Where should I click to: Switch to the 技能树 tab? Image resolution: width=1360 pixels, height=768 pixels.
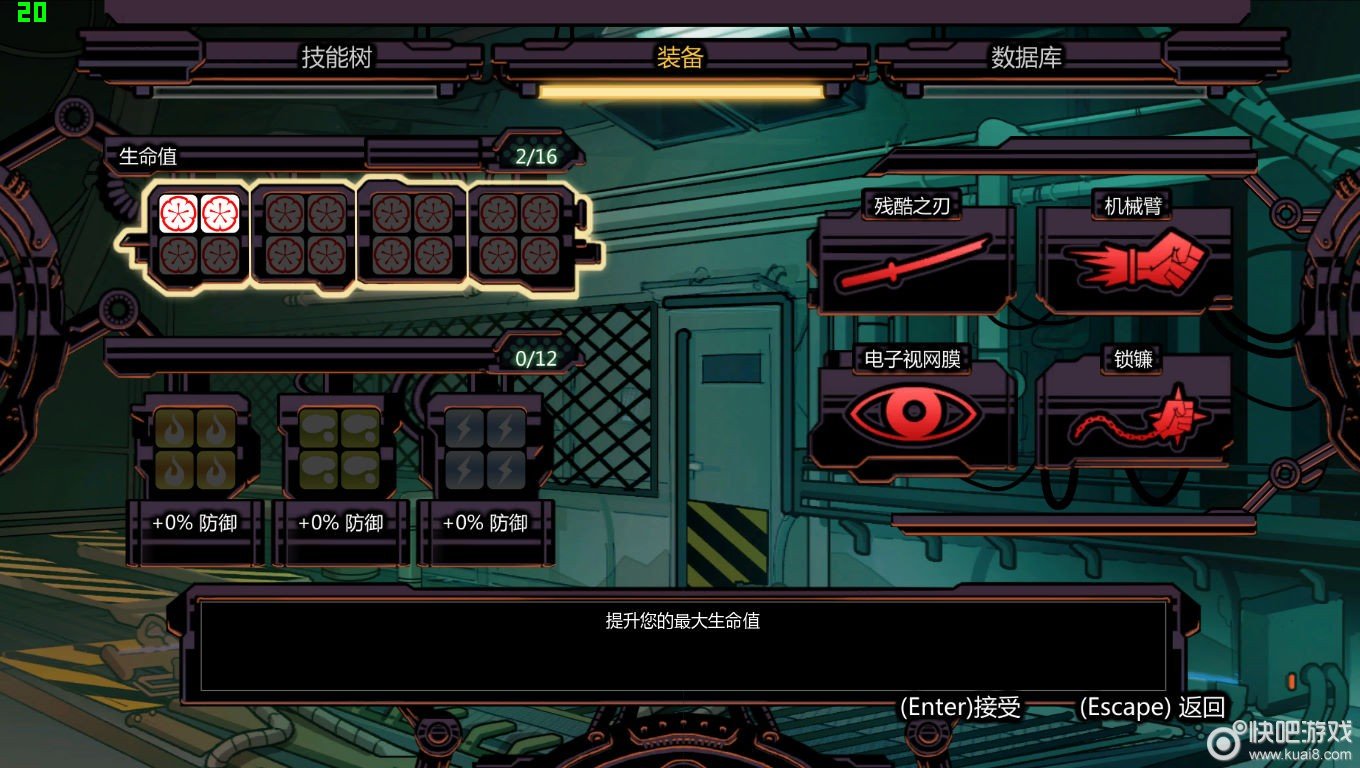(x=335, y=57)
